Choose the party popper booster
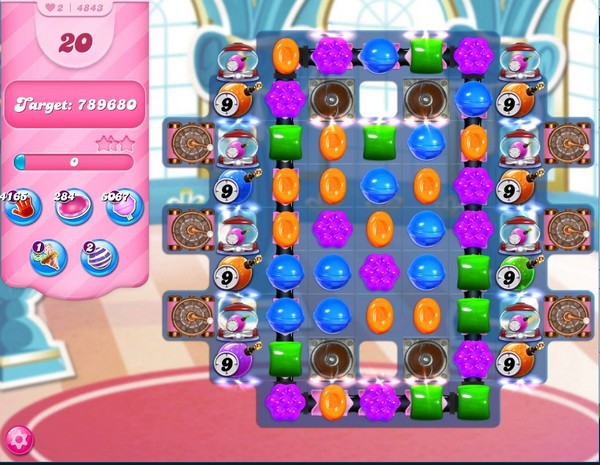Image resolution: width=600 pixels, height=465 pixels. (x=47, y=257)
